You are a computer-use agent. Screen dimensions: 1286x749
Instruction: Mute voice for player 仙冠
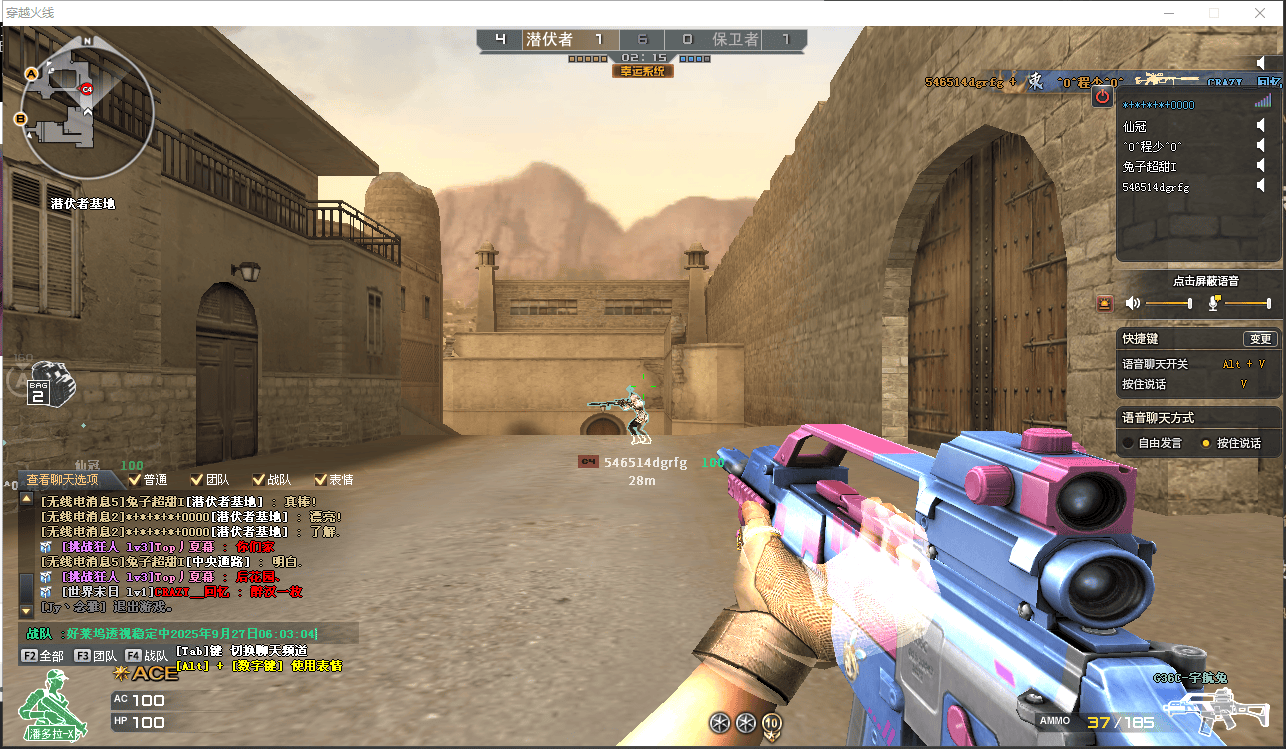click(1262, 126)
